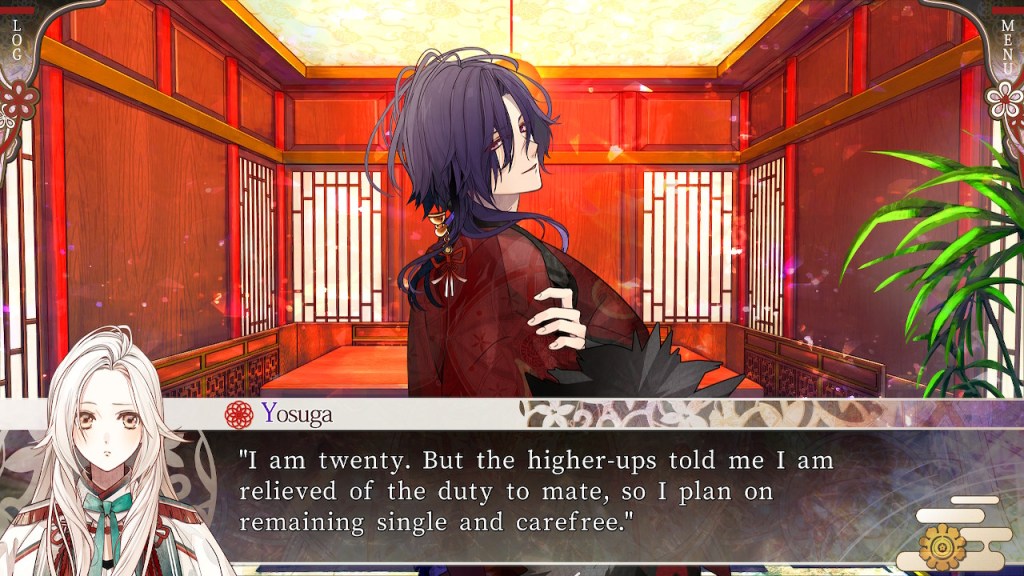Open the MENU button

point(1007,40)
